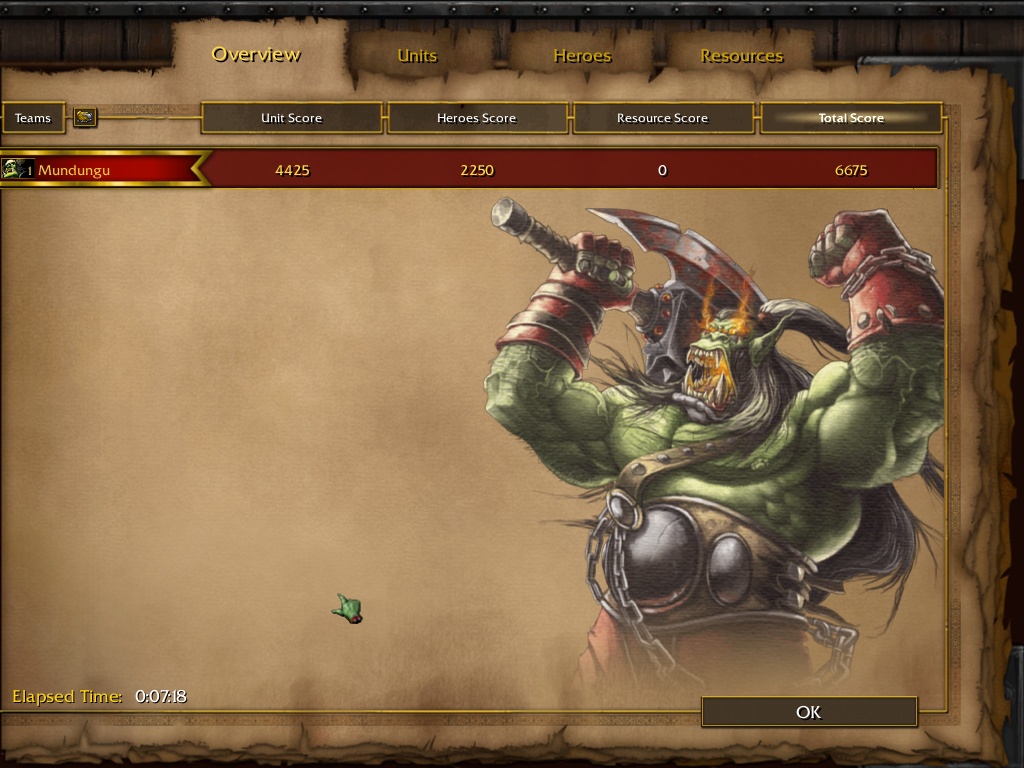Image resolution: width=1024 pixels, height=768 pixels.
Task: Sort by Total Score column
Action: [851, 118]
